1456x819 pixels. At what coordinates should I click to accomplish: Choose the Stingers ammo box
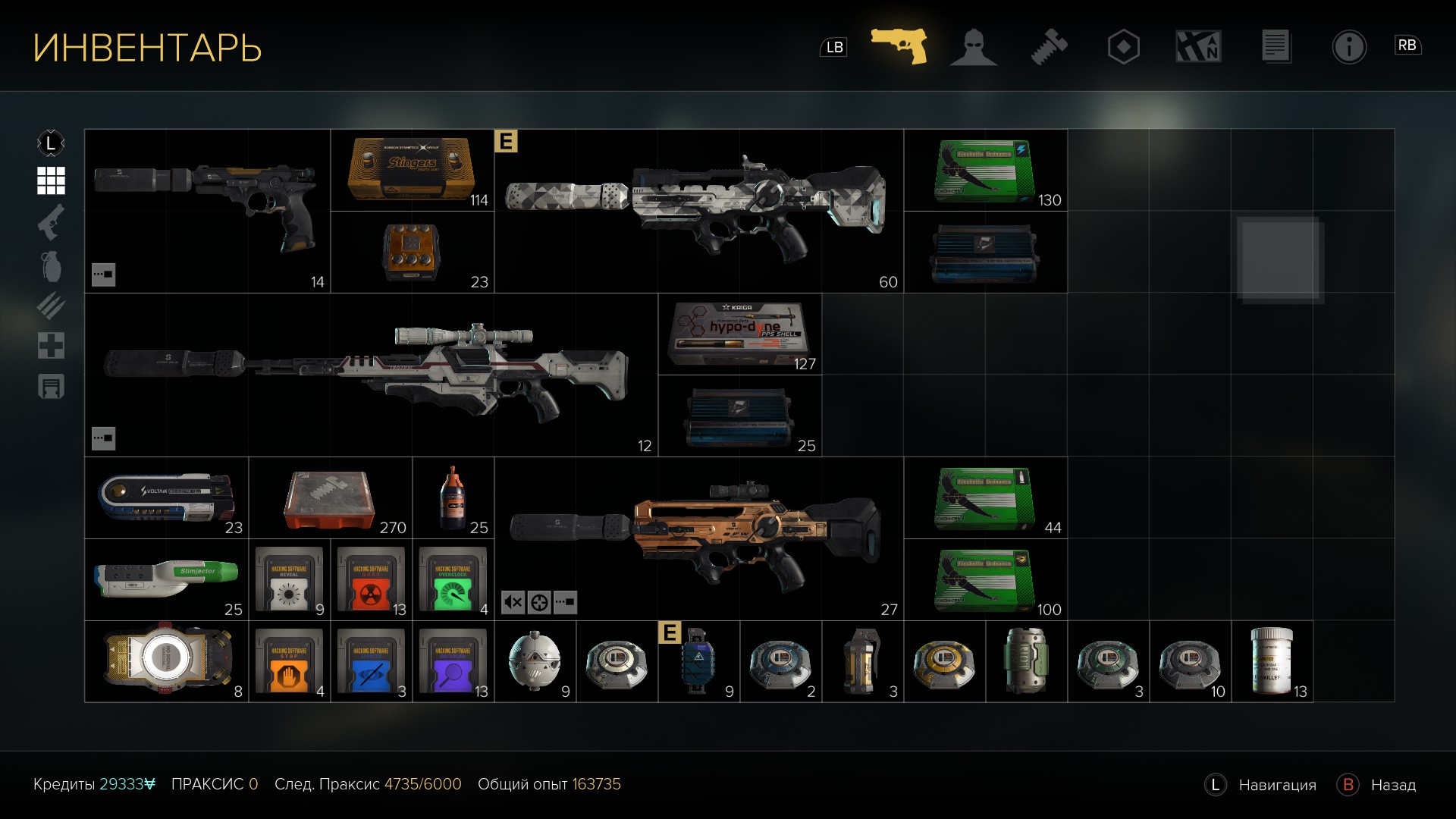pyautogui.click(x=412, y=171)
